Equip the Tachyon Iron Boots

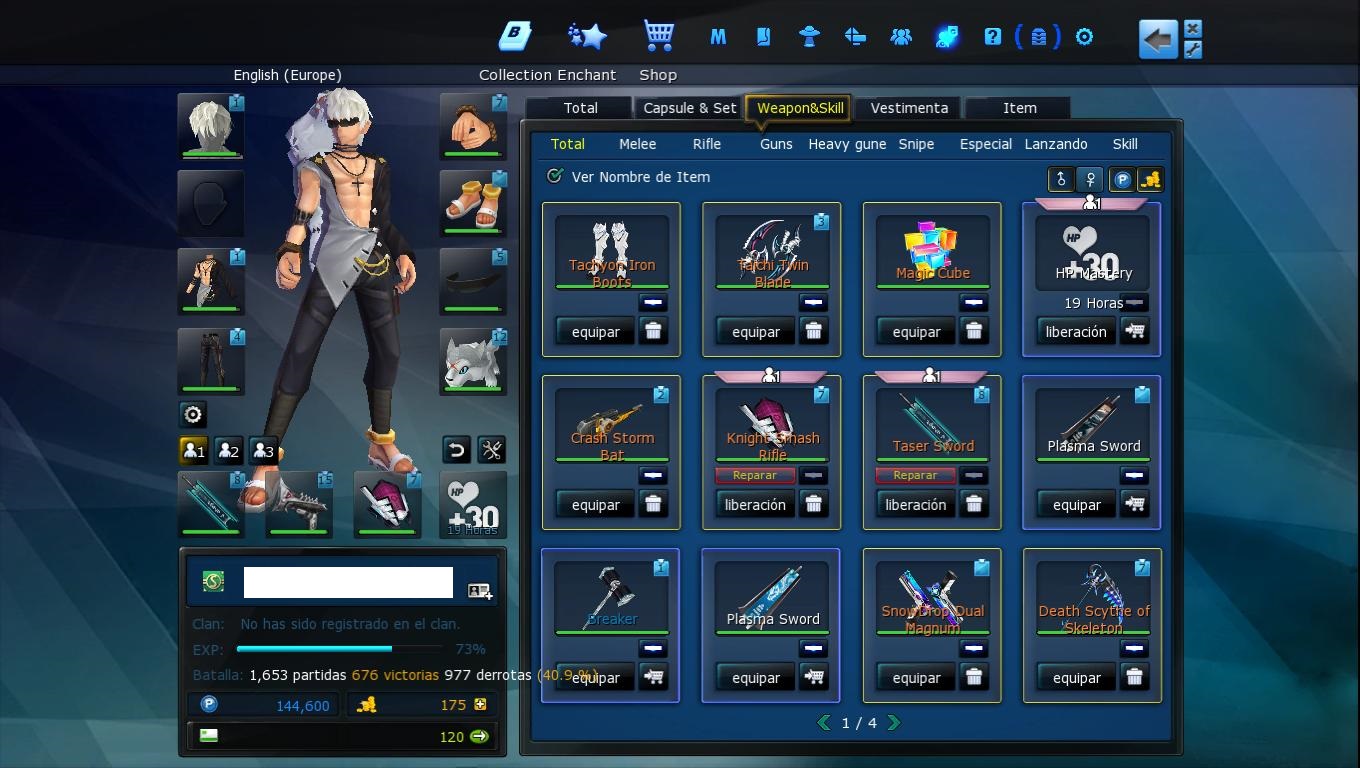(595, 332)
